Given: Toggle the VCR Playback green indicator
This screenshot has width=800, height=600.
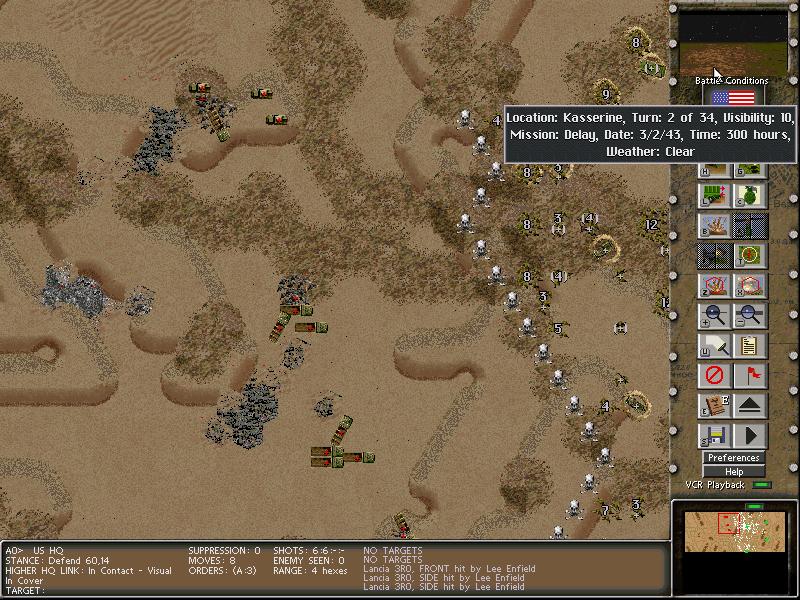Looking at the screenshot, I should [x=763, y=485].
